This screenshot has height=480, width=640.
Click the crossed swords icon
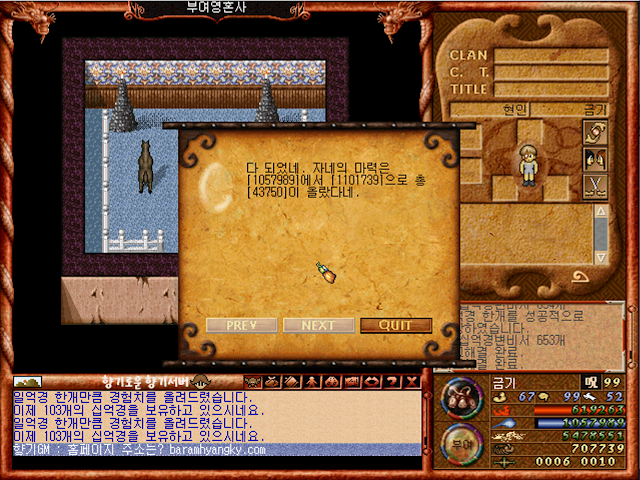(x=595, y=185)
